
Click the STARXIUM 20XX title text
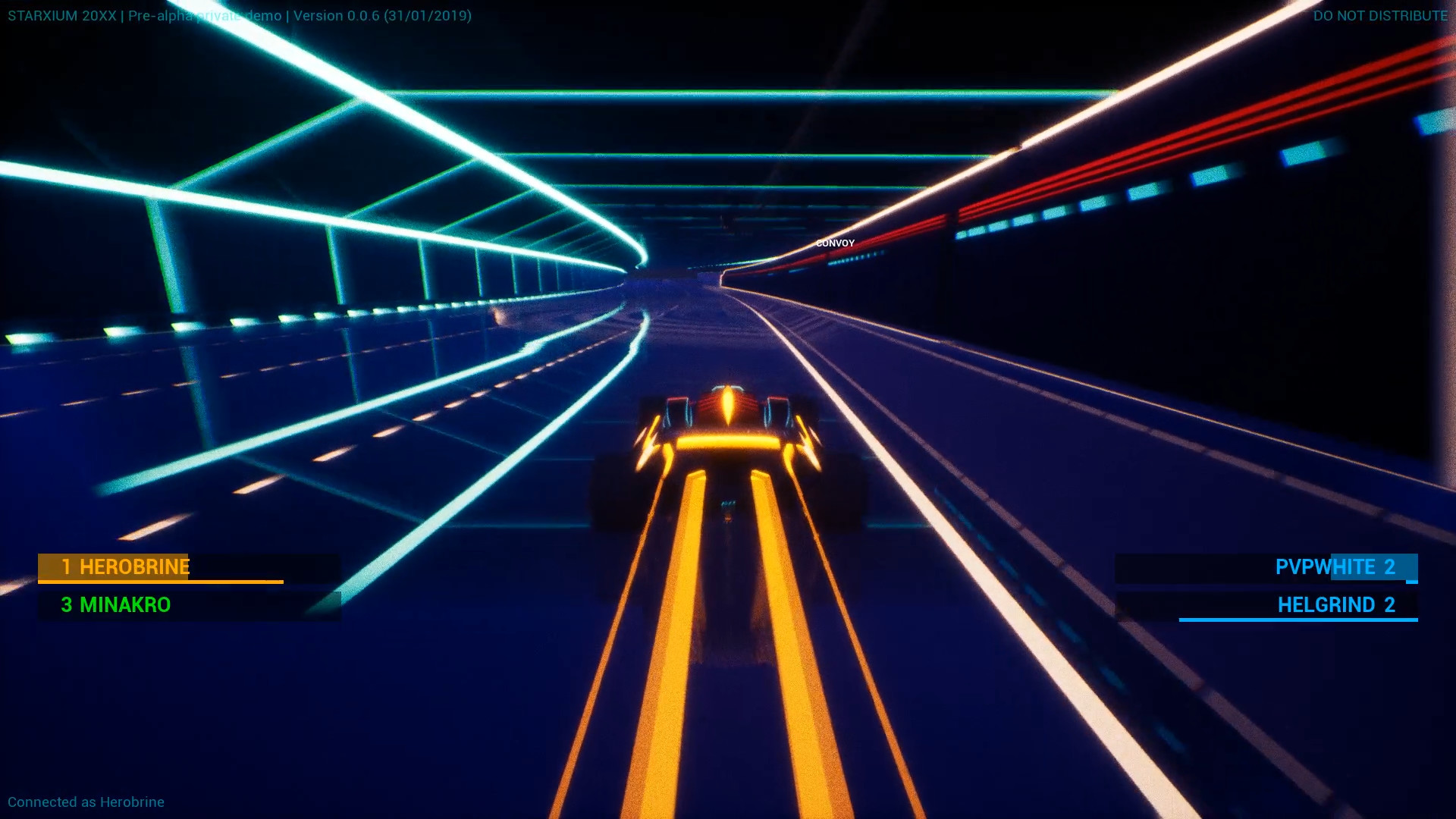[x=61, y=13]
